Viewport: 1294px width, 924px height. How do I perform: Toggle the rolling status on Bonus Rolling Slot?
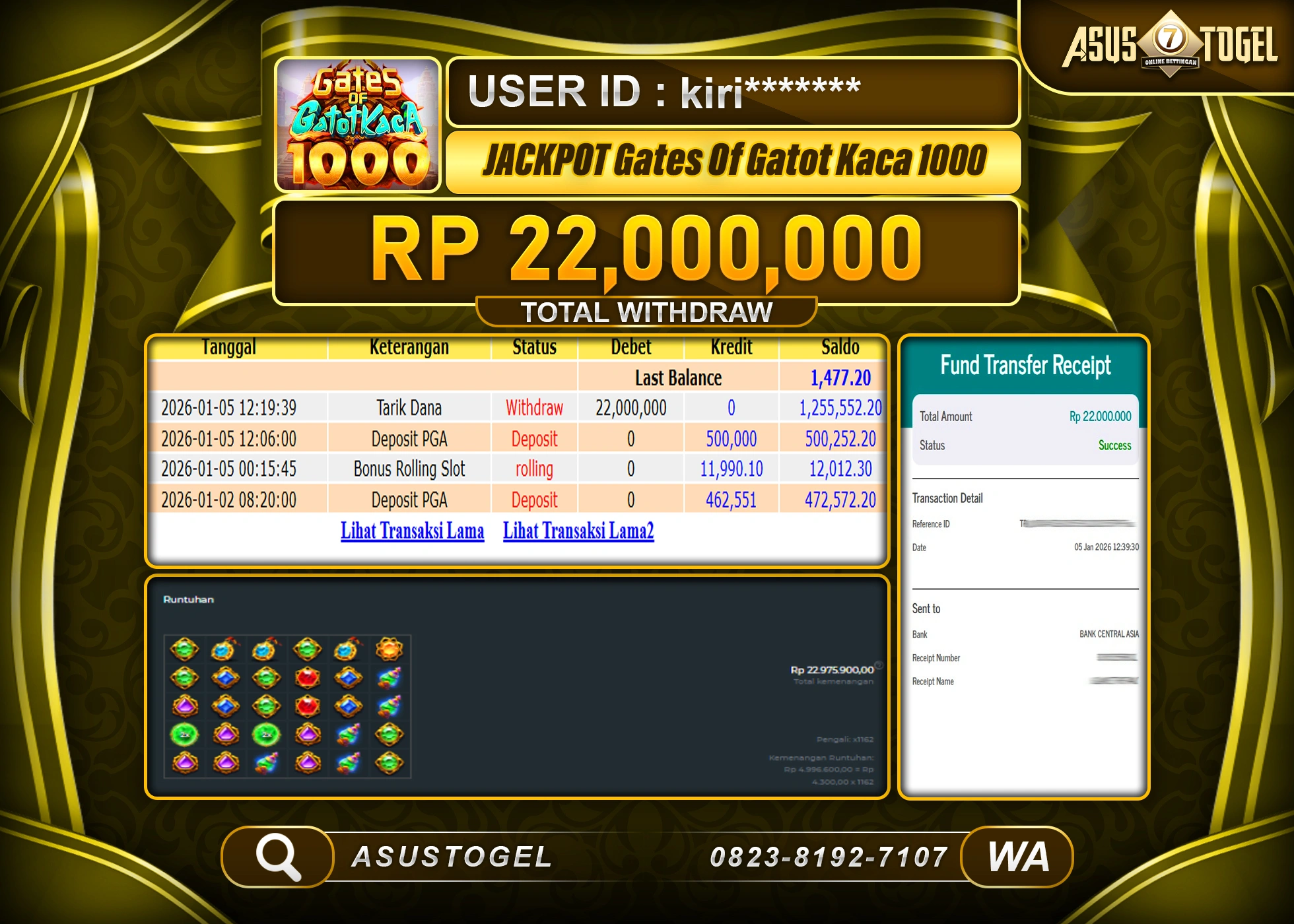[533, 469]
